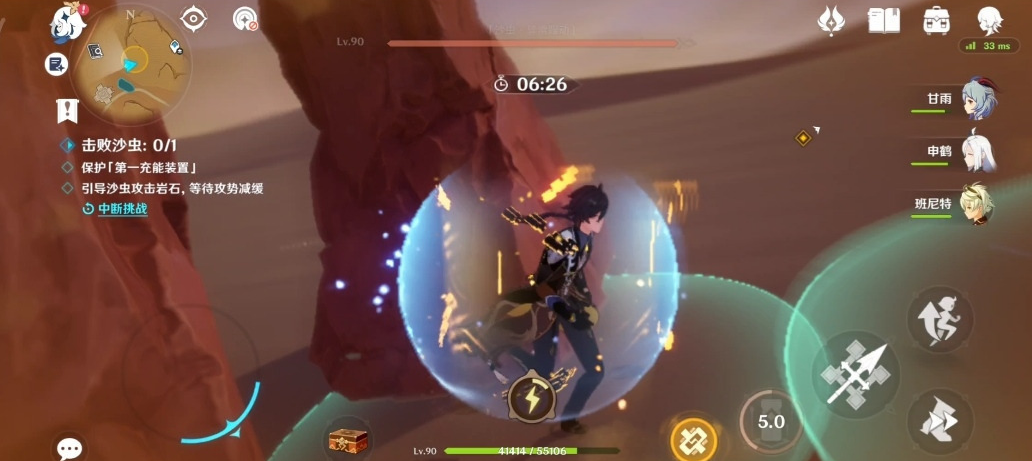1032x461 pixels.
Task: Open the backpack inventory
Action: point(937,20)
